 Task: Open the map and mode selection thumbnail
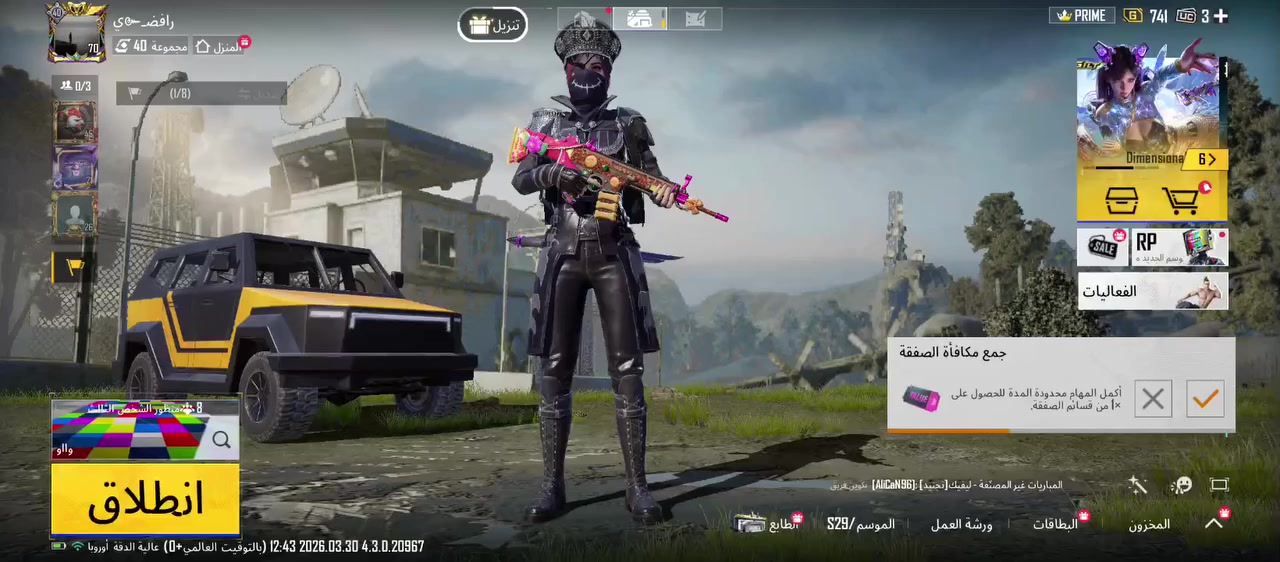pyautogui.click(x=145, y=430)
